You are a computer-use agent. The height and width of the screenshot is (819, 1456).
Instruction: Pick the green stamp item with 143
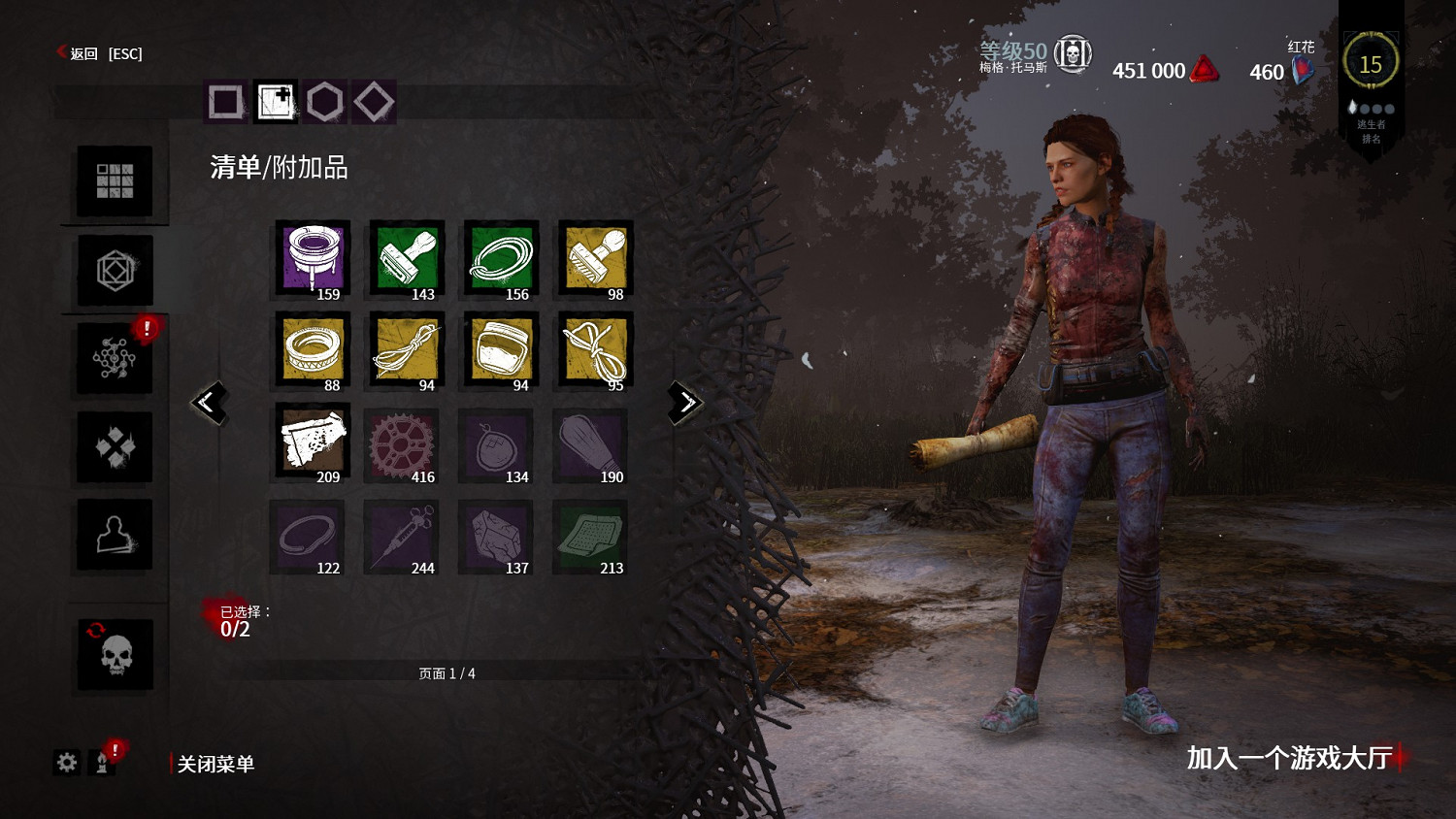tap(407, 259)
